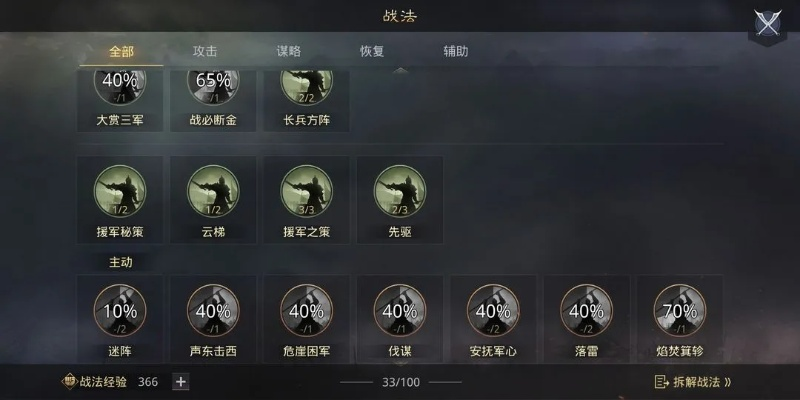Select the 谋略 category tab
800x400 pixels.
point(289,51)
